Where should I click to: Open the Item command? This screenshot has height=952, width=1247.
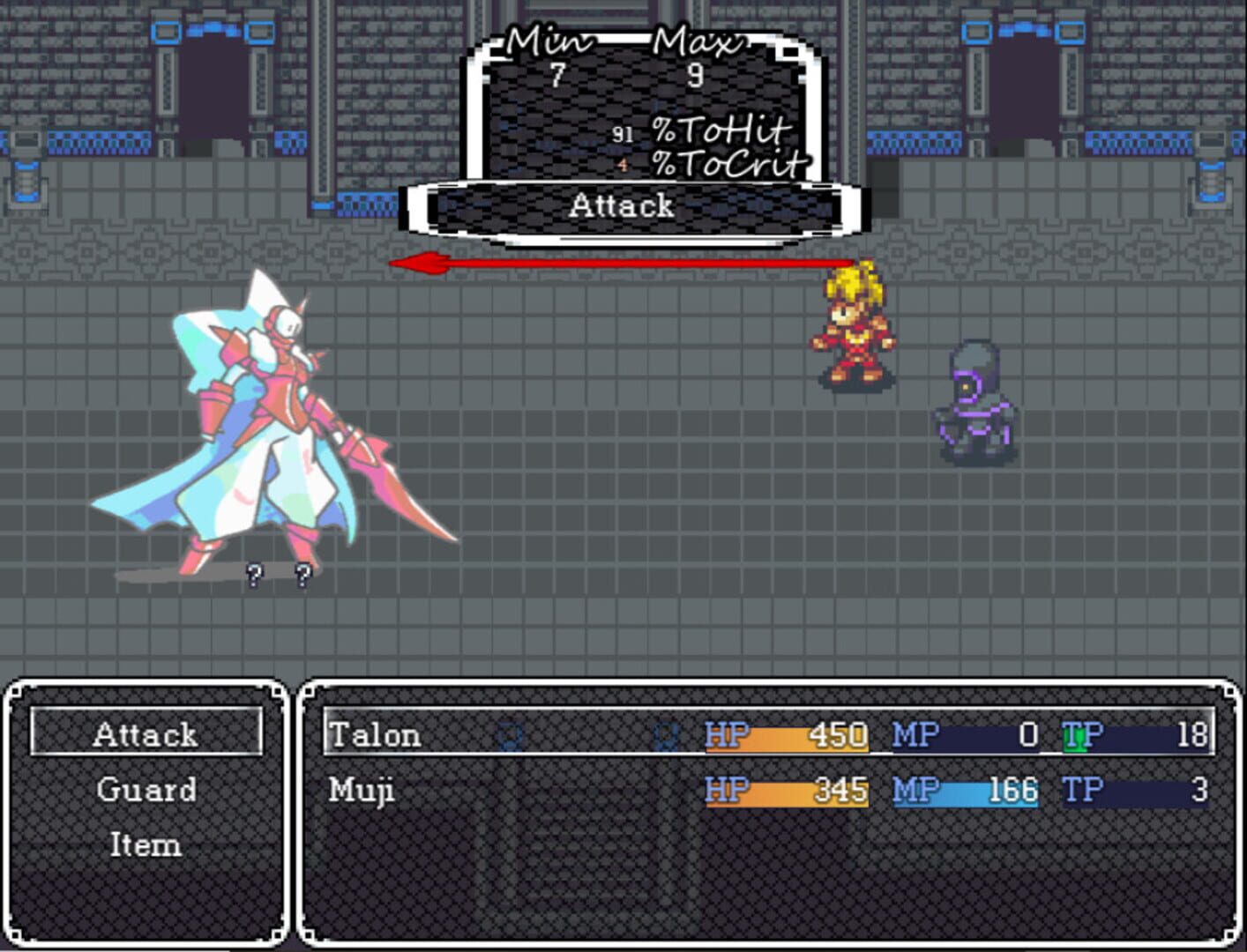click(146, 845)
